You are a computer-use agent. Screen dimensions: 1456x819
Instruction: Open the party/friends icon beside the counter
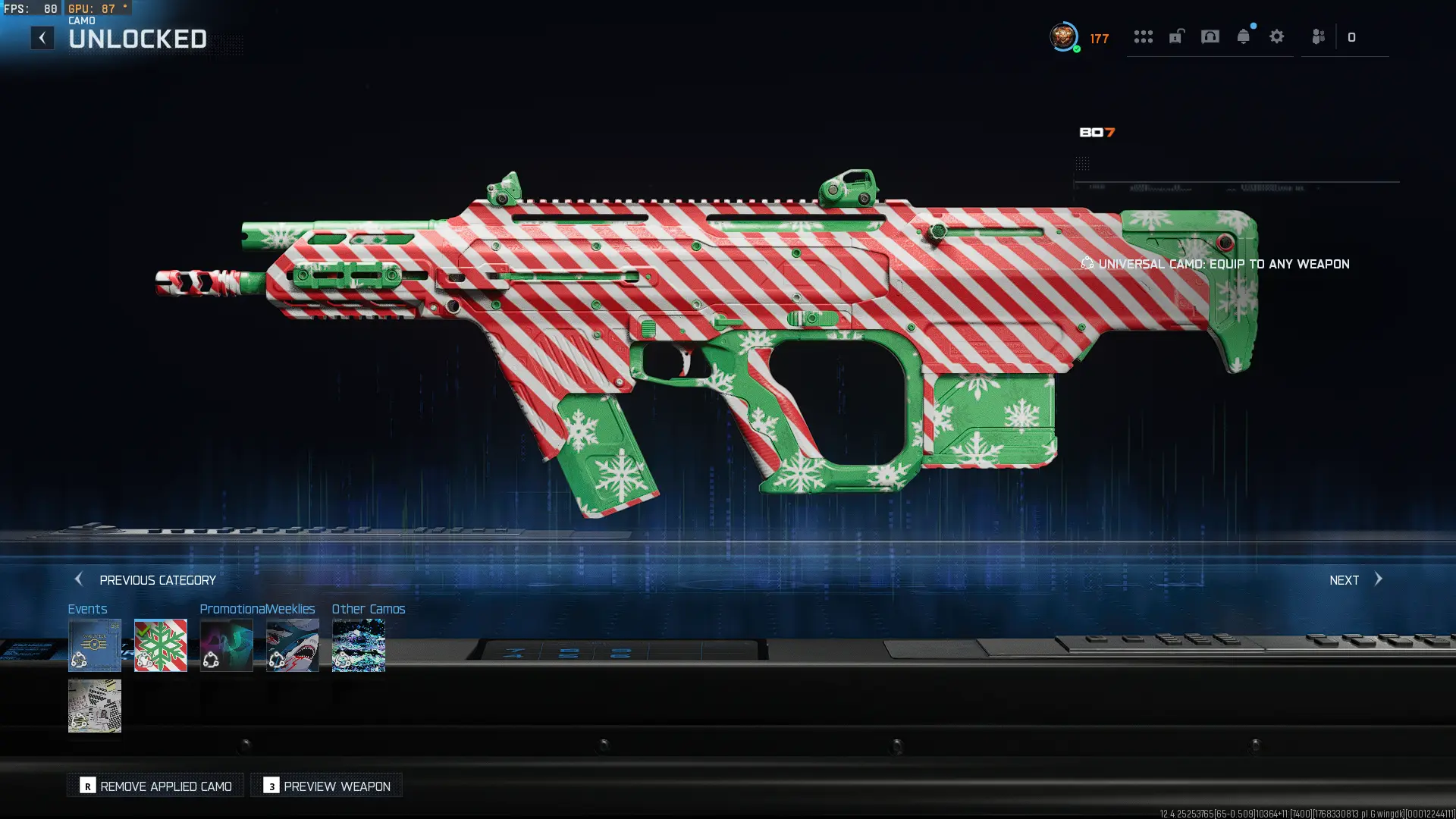(1316, 36)
